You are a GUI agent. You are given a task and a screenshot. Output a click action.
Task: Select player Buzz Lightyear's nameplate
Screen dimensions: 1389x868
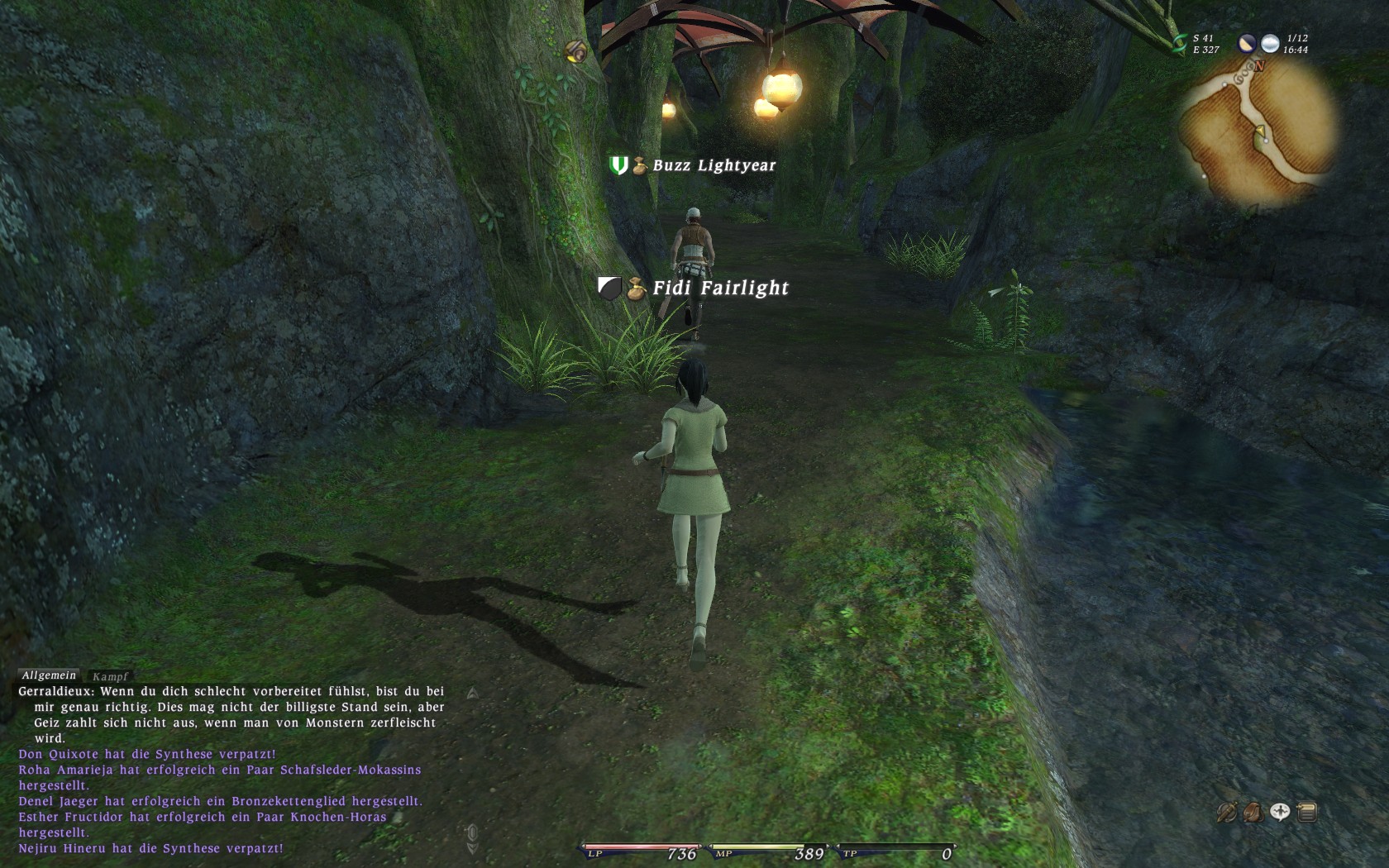click(x=714, y=165)
